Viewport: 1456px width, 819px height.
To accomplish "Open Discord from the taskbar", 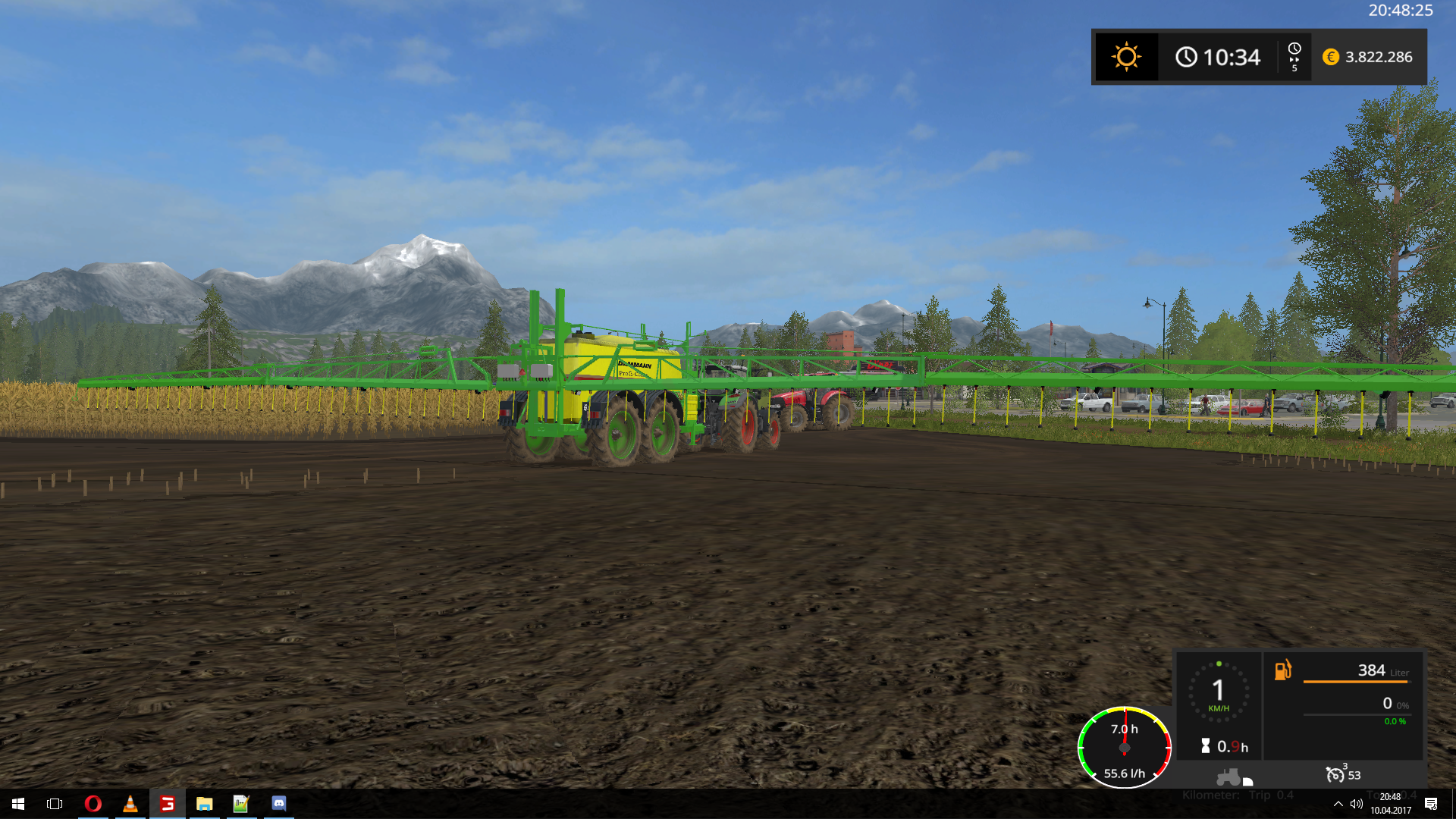I will [x=278, y=803].
